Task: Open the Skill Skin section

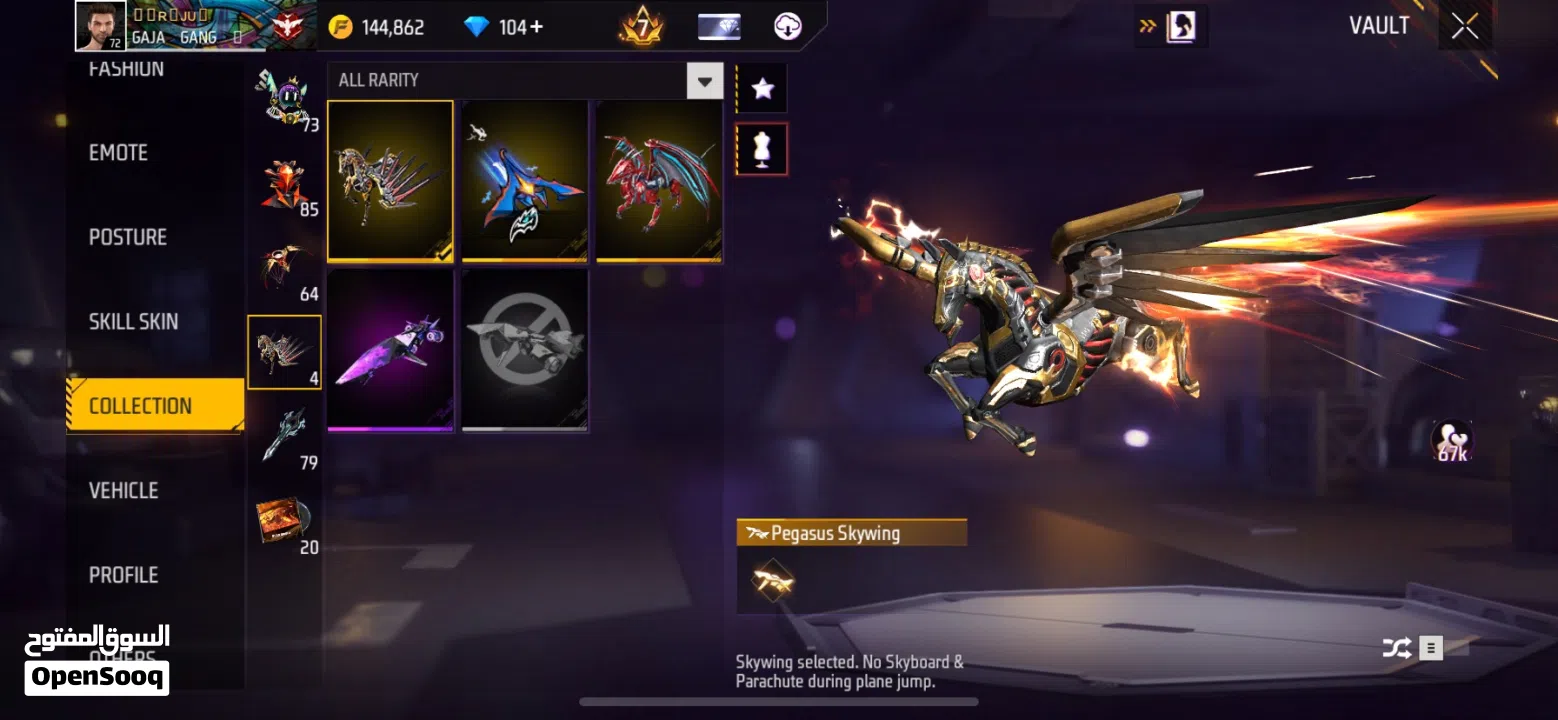Action: click(133, 322)
